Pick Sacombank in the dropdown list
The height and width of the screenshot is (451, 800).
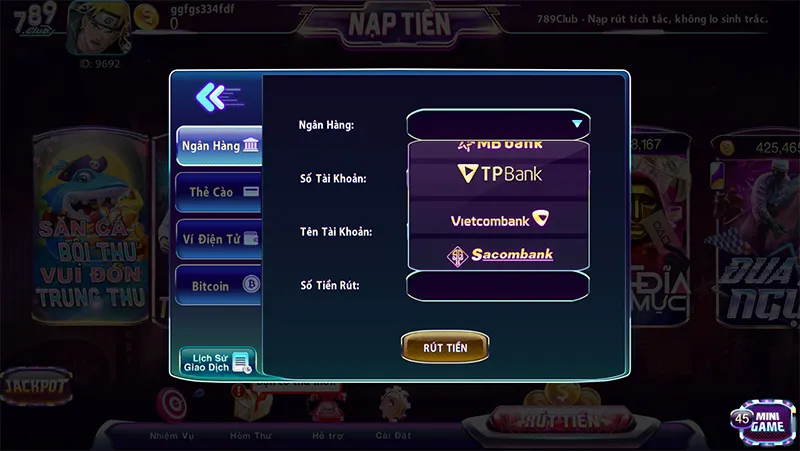coord(499,255)
